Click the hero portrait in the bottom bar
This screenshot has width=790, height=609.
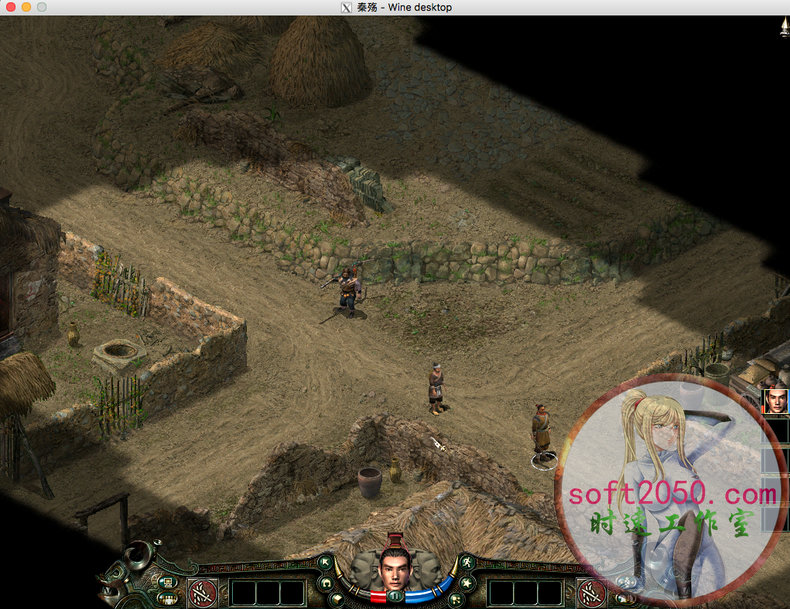394,569
